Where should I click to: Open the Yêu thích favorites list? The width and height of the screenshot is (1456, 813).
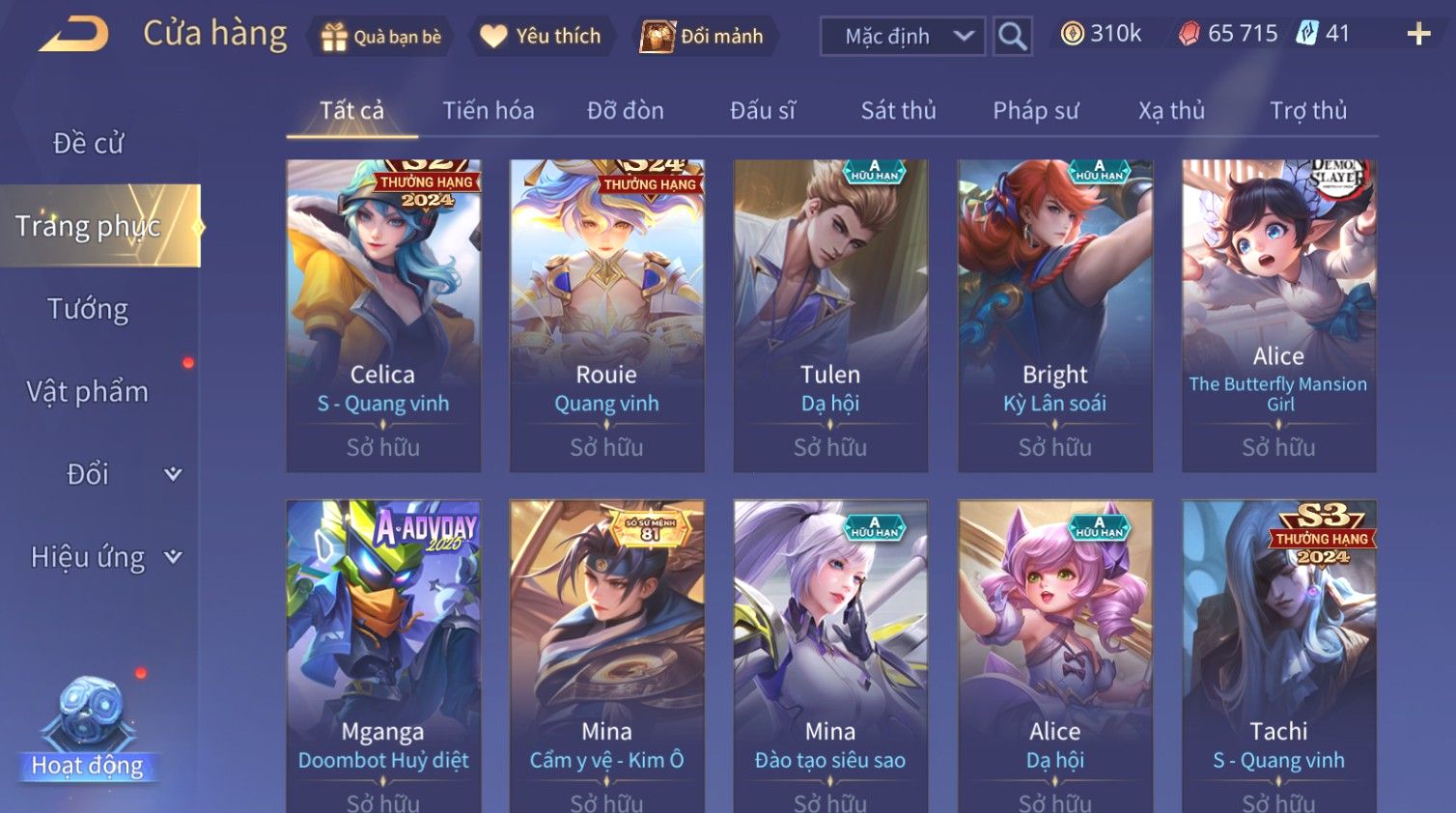click(541, 37)
